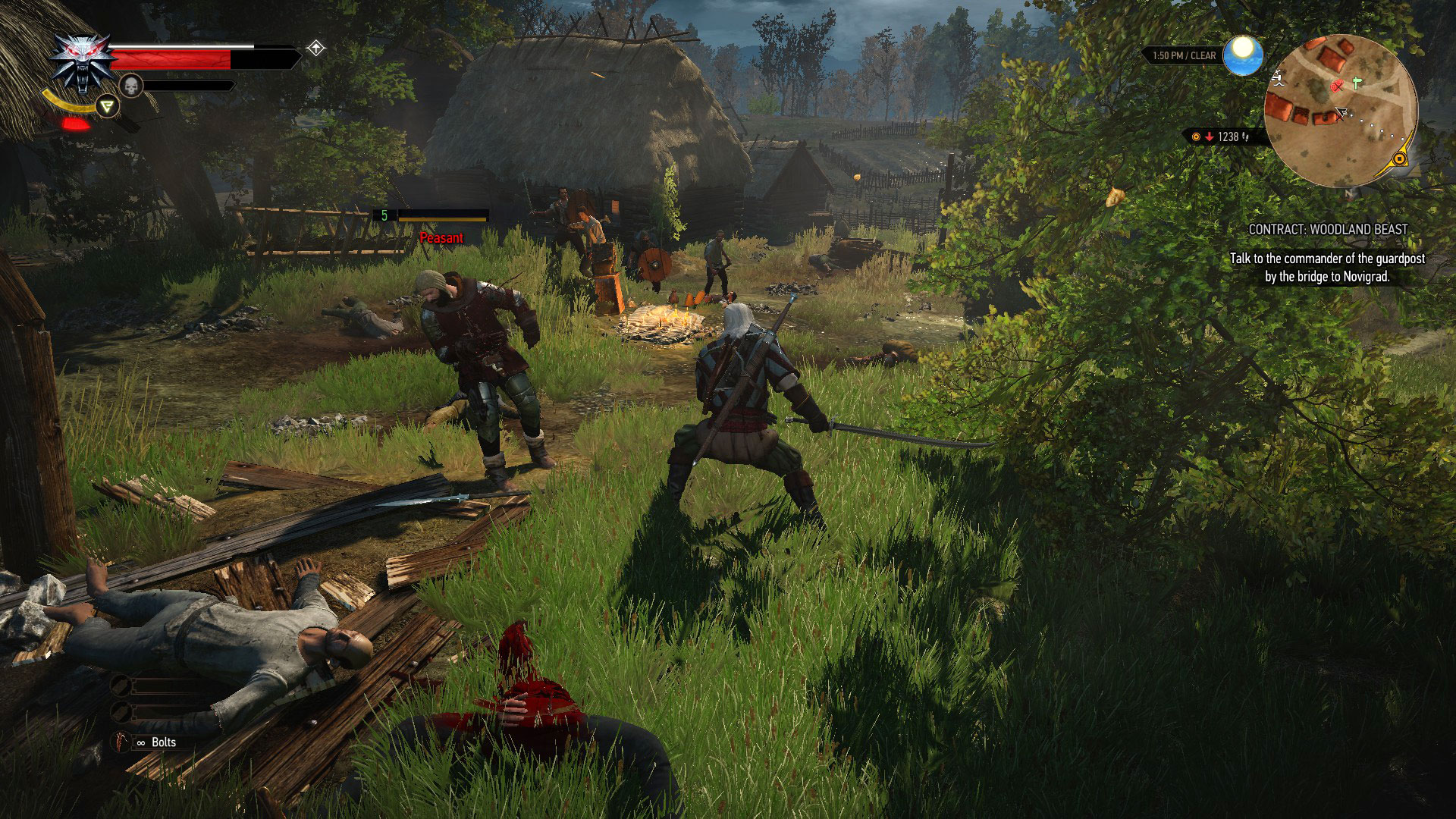Click the moon phase icon beside the clock
Image resolution: width=1456 pixels, height=819 pixels.
(1243, 55)
